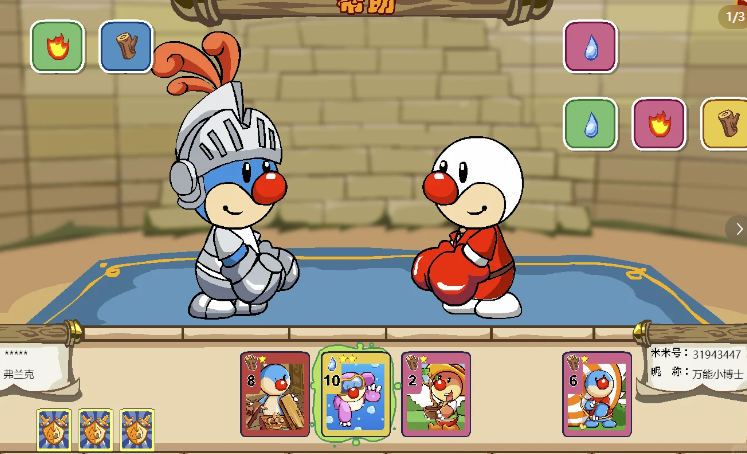Select the red wood card numbered 8
747x454 pixels.
275,393
